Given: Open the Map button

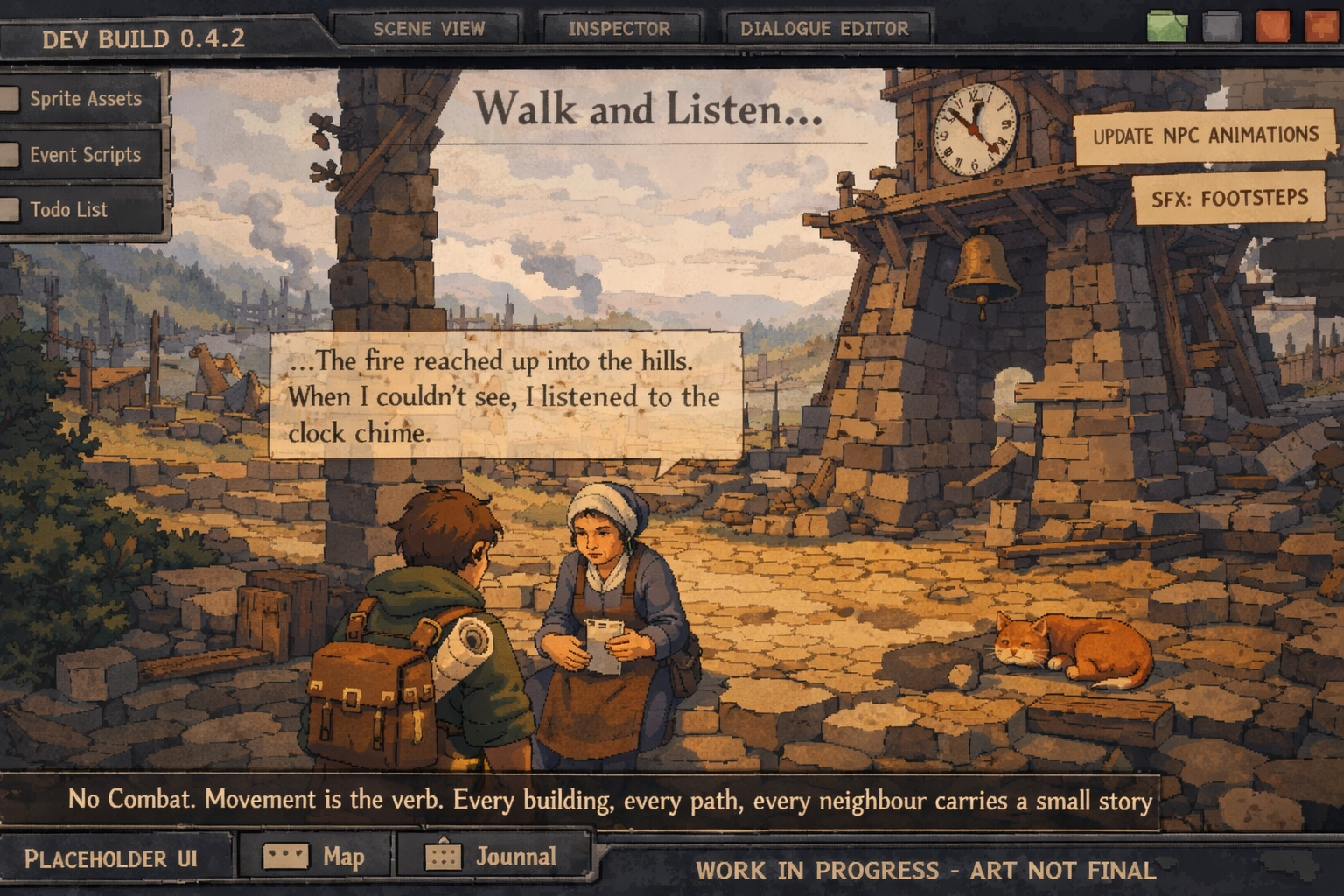Looking at the screenshot, I should coord(314,857).
